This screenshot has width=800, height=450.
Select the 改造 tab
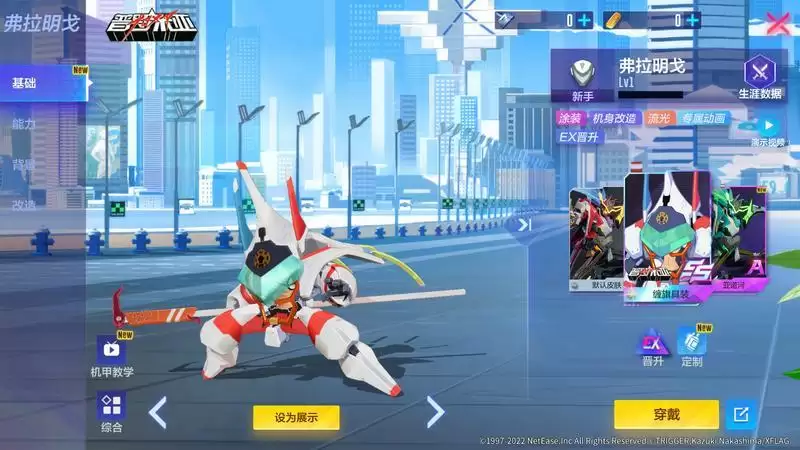click(x=24, y=205)
